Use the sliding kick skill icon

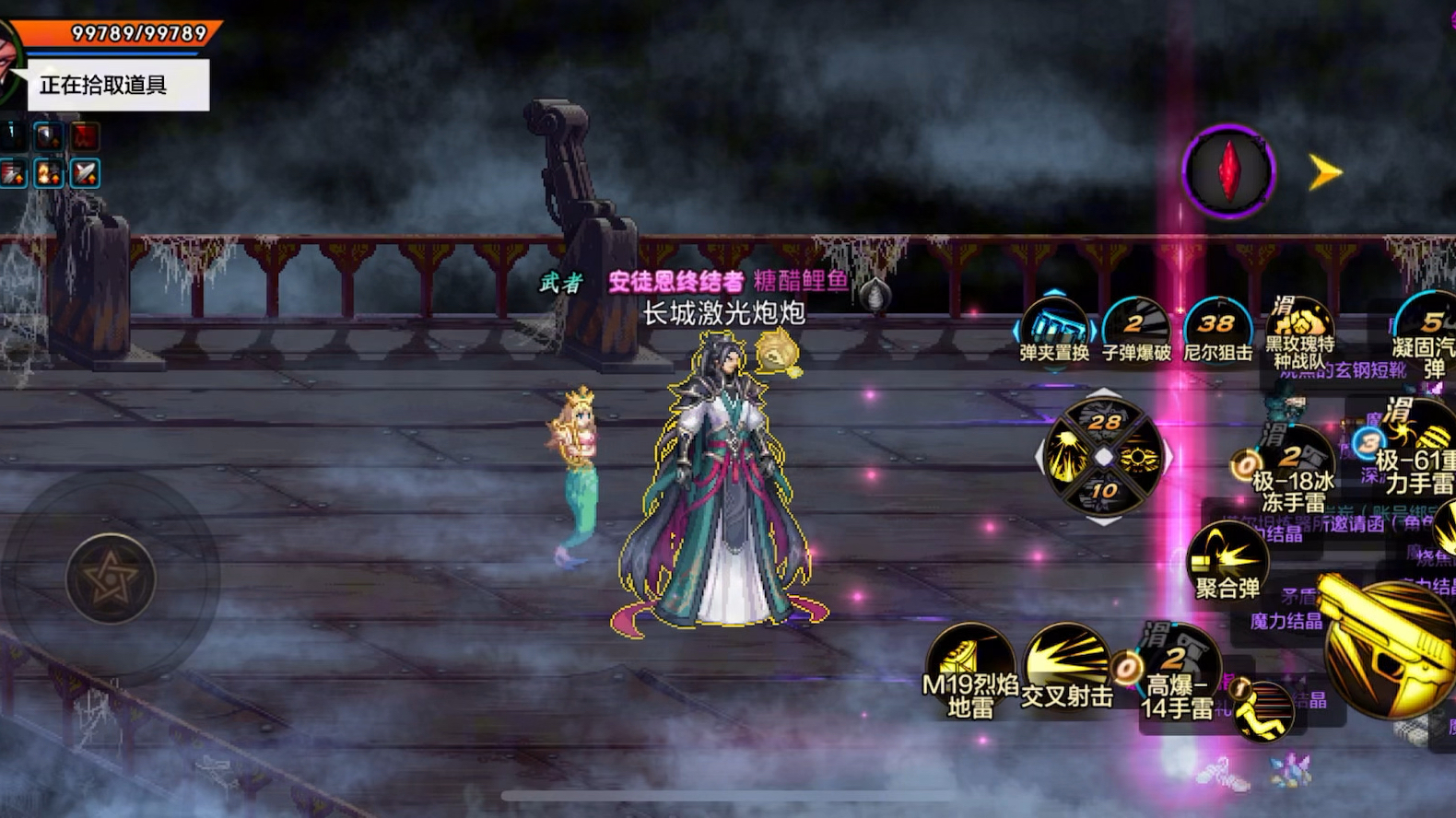(x=1263, y=710)
